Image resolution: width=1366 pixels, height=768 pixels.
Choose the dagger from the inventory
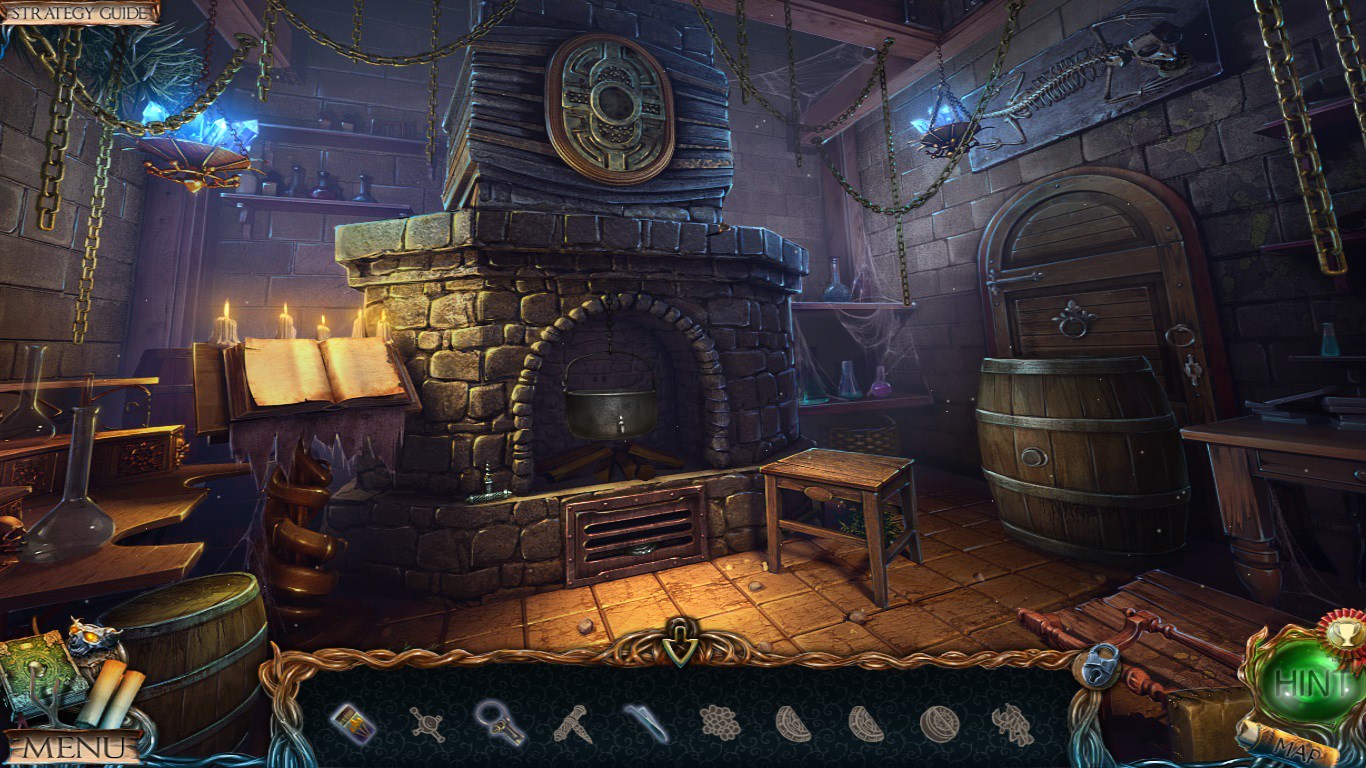tap(572, 723)
